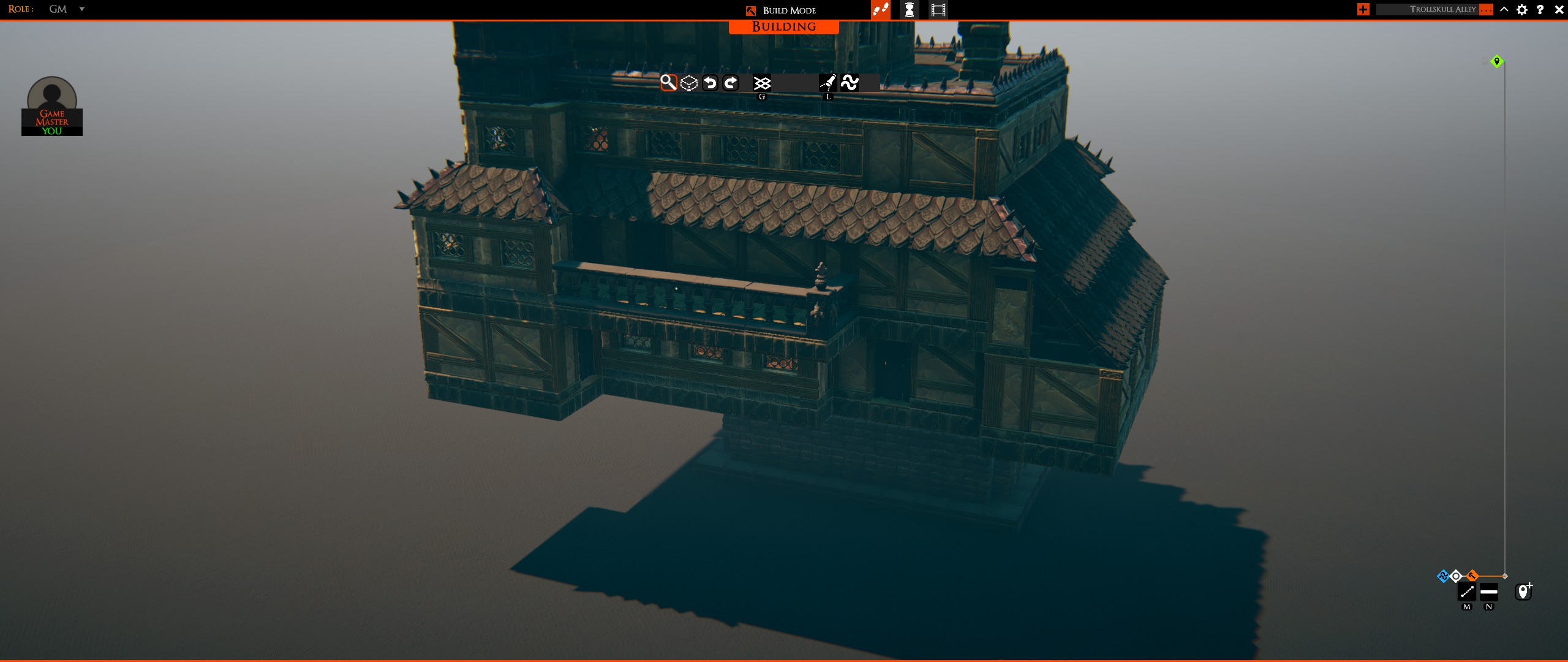Collapse the top bar using the chevron arrow
The height and width of the screenshot is (662, 1568).
1504,10
